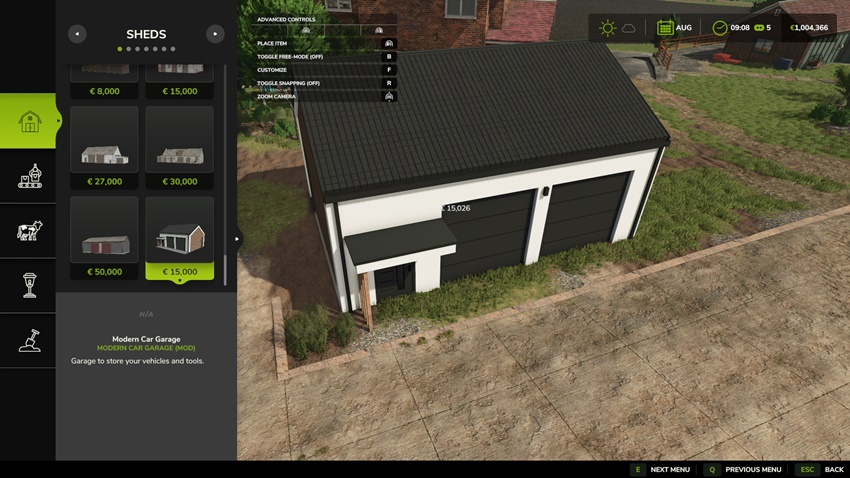The height and width of the screenshot is (478, 850).
Task: Choose the Modern Car Garage tile
Action: 179,238
